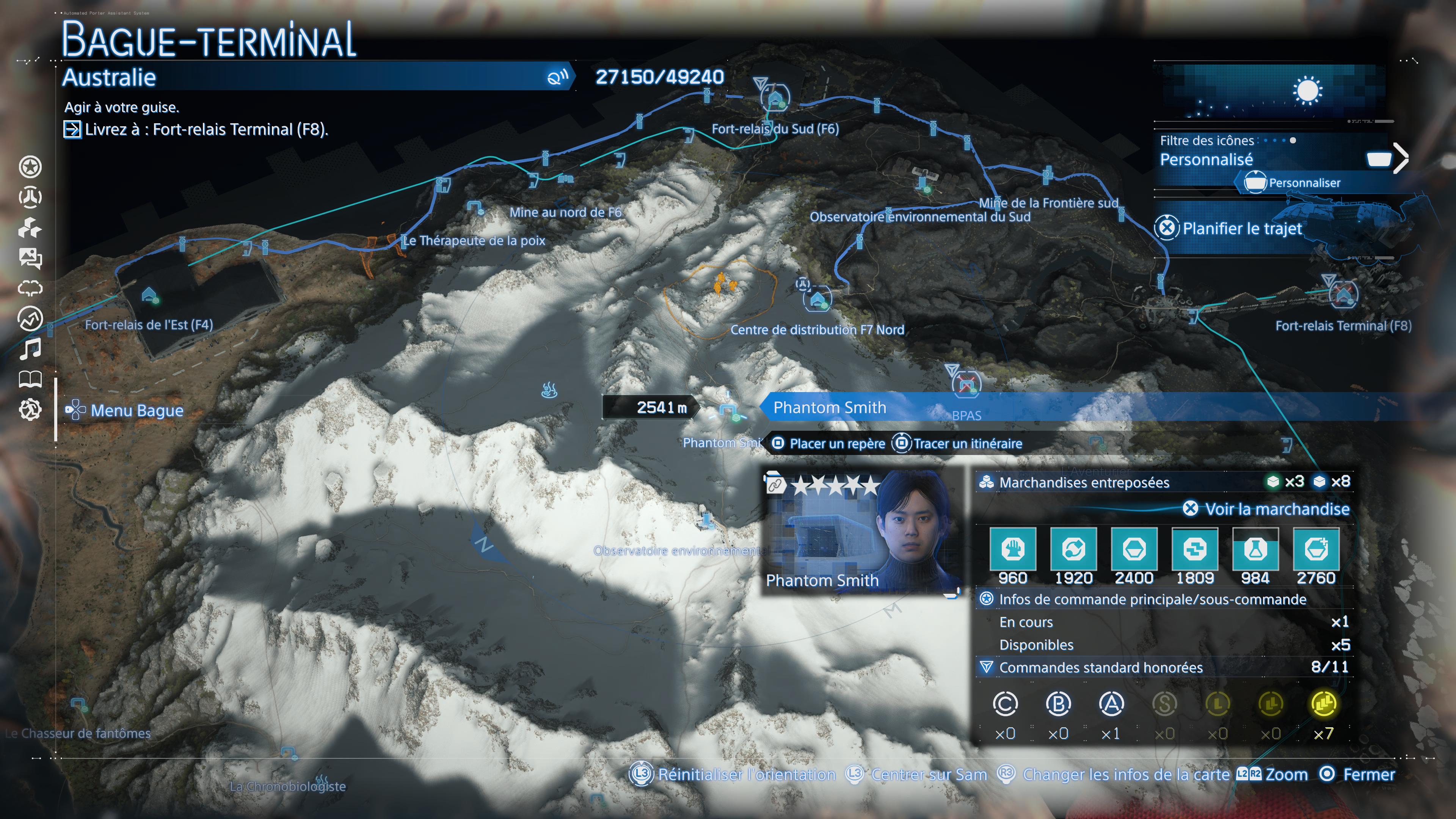This screenshot has height=819, width=1456.
Task: Click the BPAS marker icon on the map
Action: click(968, 384)
